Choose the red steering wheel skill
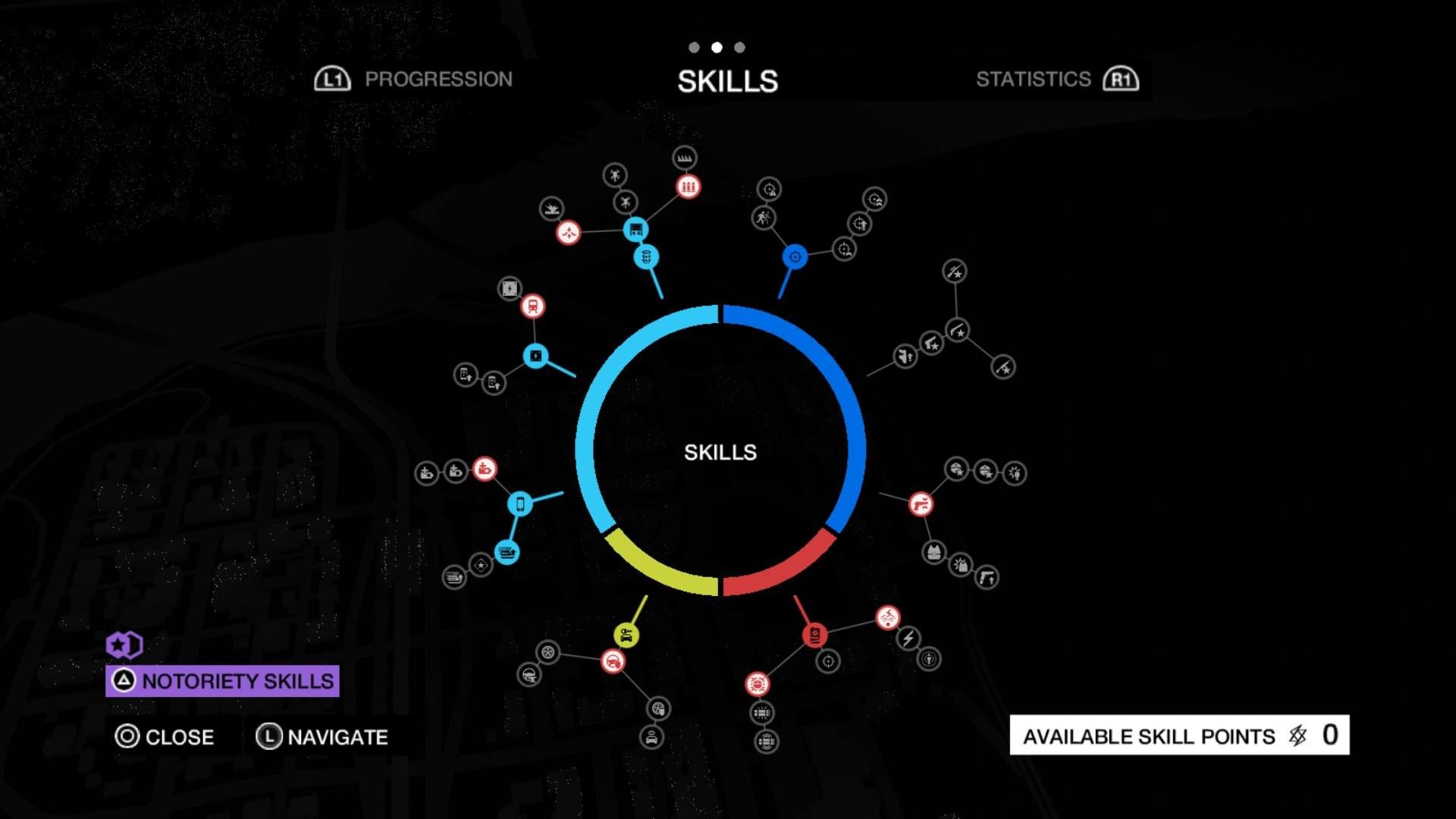 click(x=613, y=661)
